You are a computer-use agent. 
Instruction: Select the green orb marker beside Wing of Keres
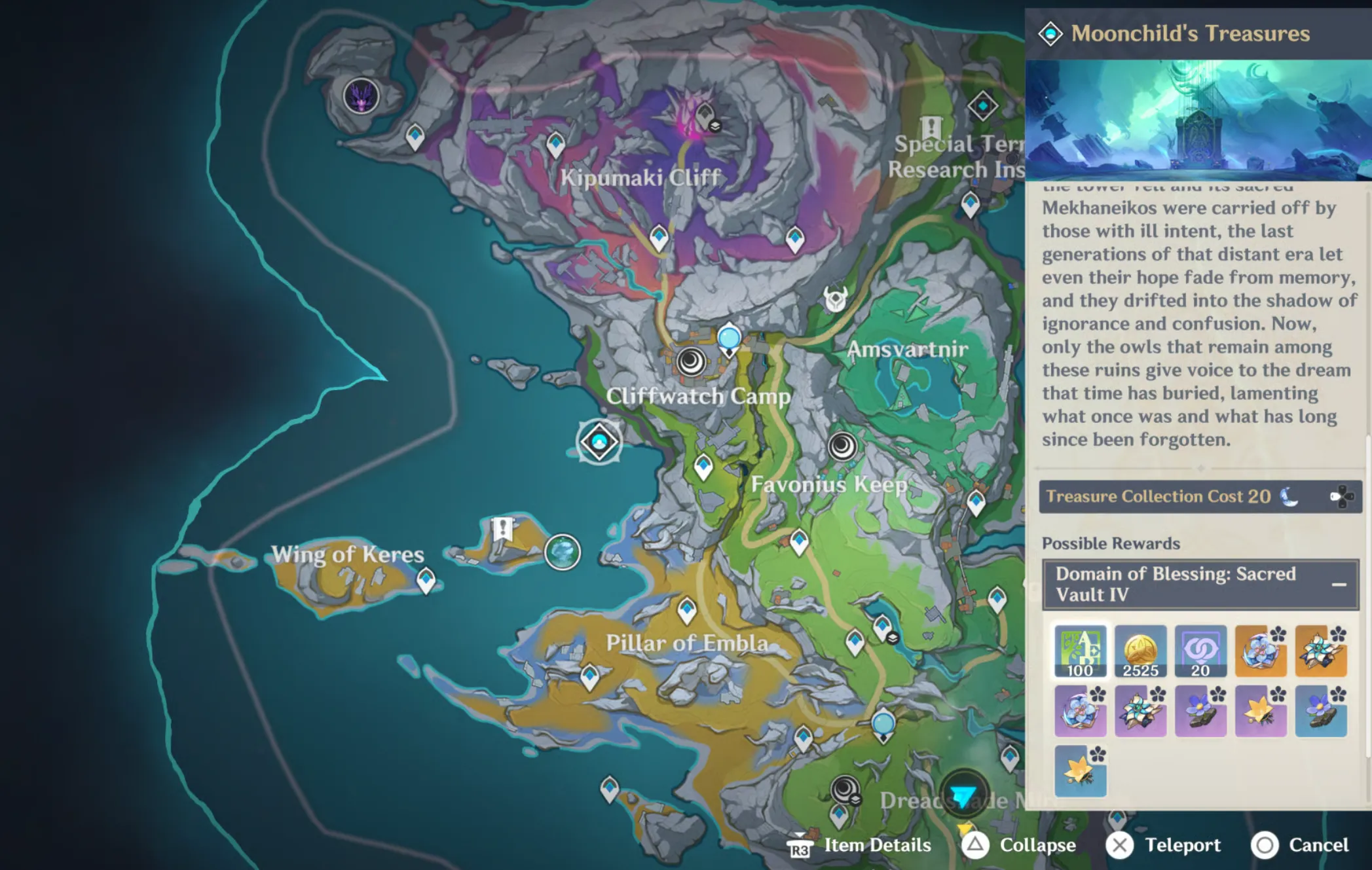click(562, 552)
